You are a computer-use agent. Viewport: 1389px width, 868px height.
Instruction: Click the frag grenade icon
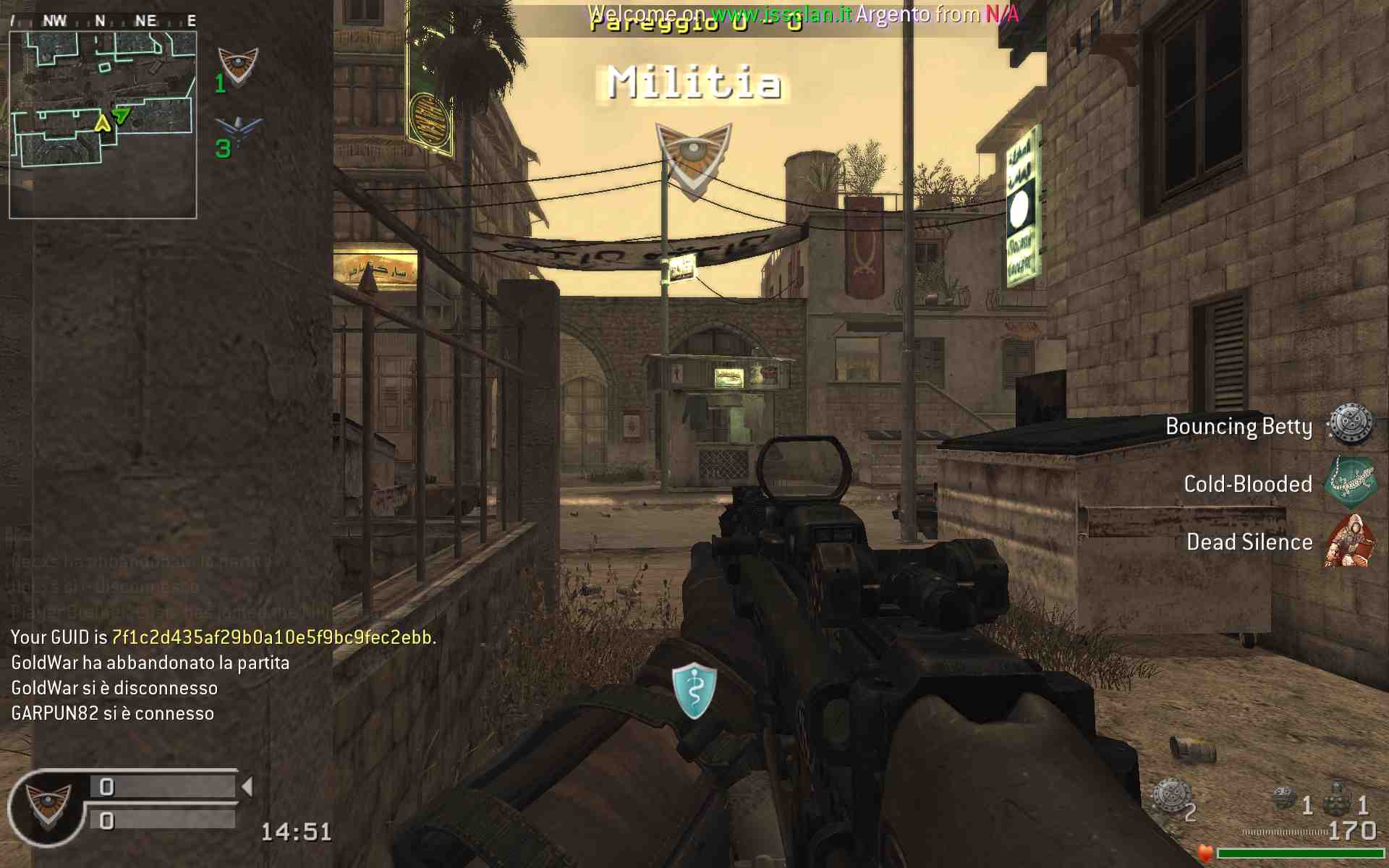1338,800
